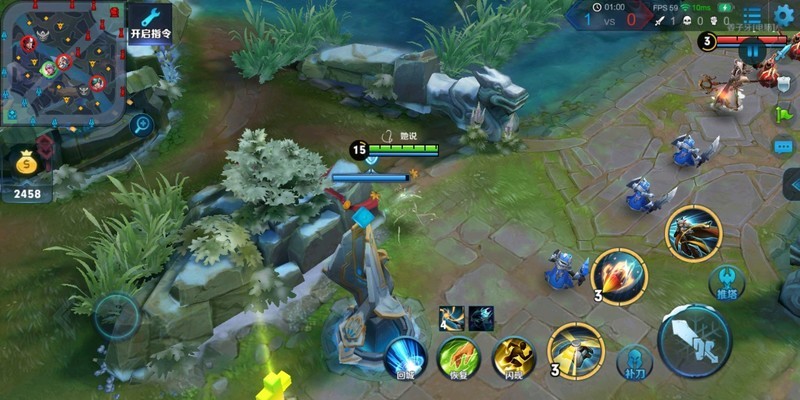The width and height of the screenshot is (800, 400).
Task: Activate the yellow spinning-strike skill
Action: pos(576,350)
